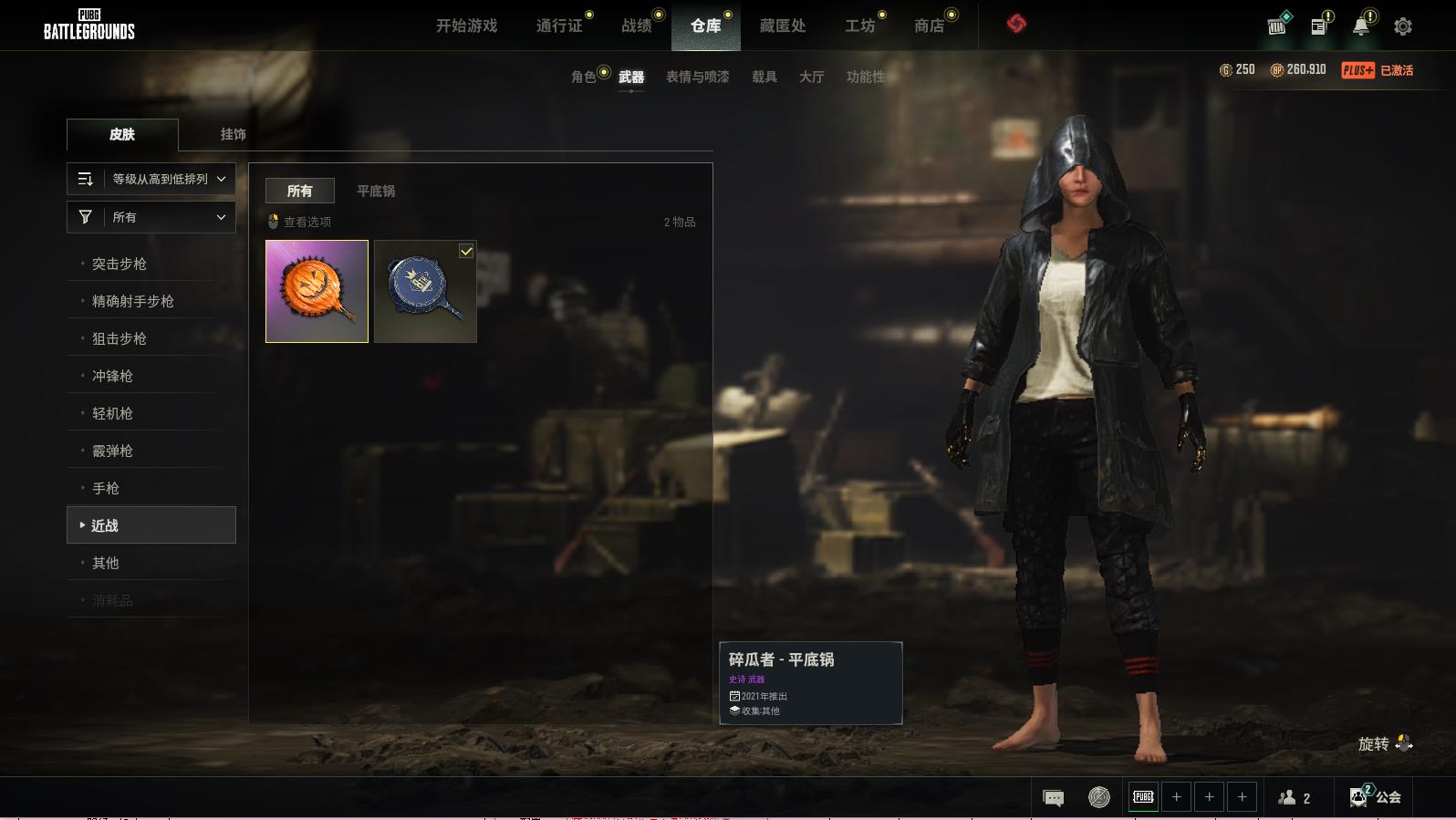The image size is (1456, 820).
Task: Filter items by 平底锅 tab
Action: [376, 191]
